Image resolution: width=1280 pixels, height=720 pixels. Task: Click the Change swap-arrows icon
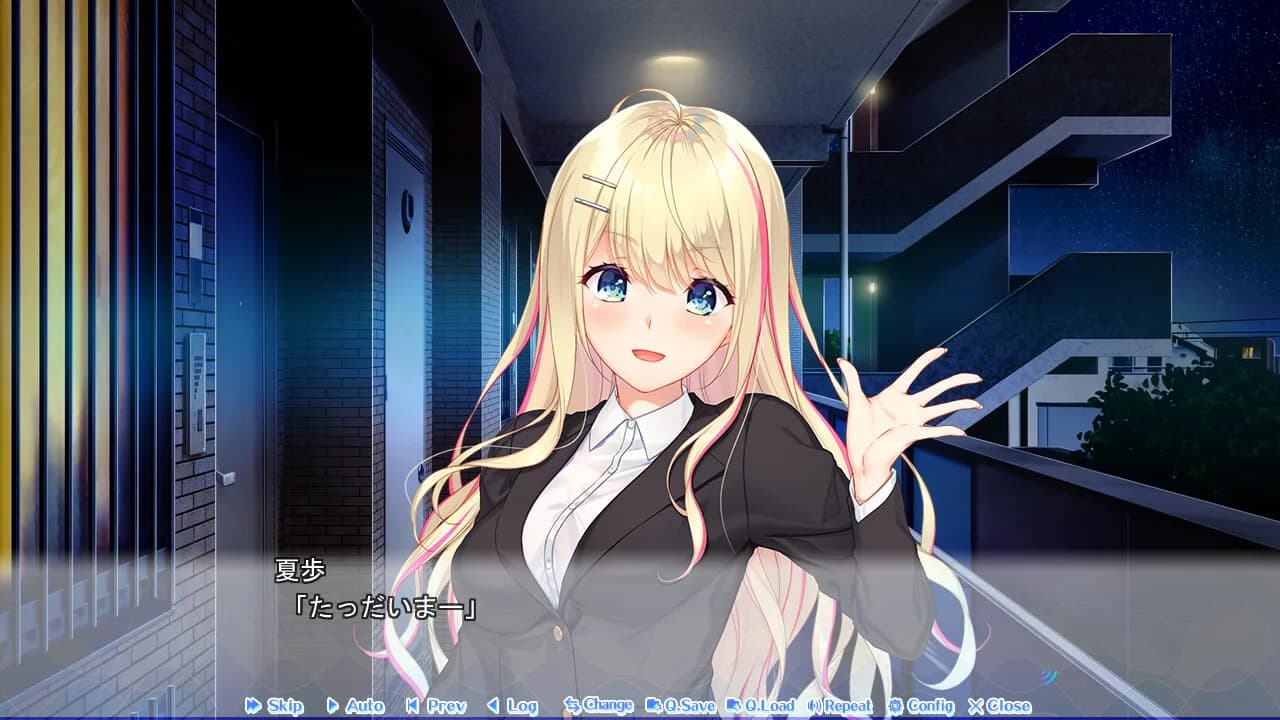click(571, 706)
